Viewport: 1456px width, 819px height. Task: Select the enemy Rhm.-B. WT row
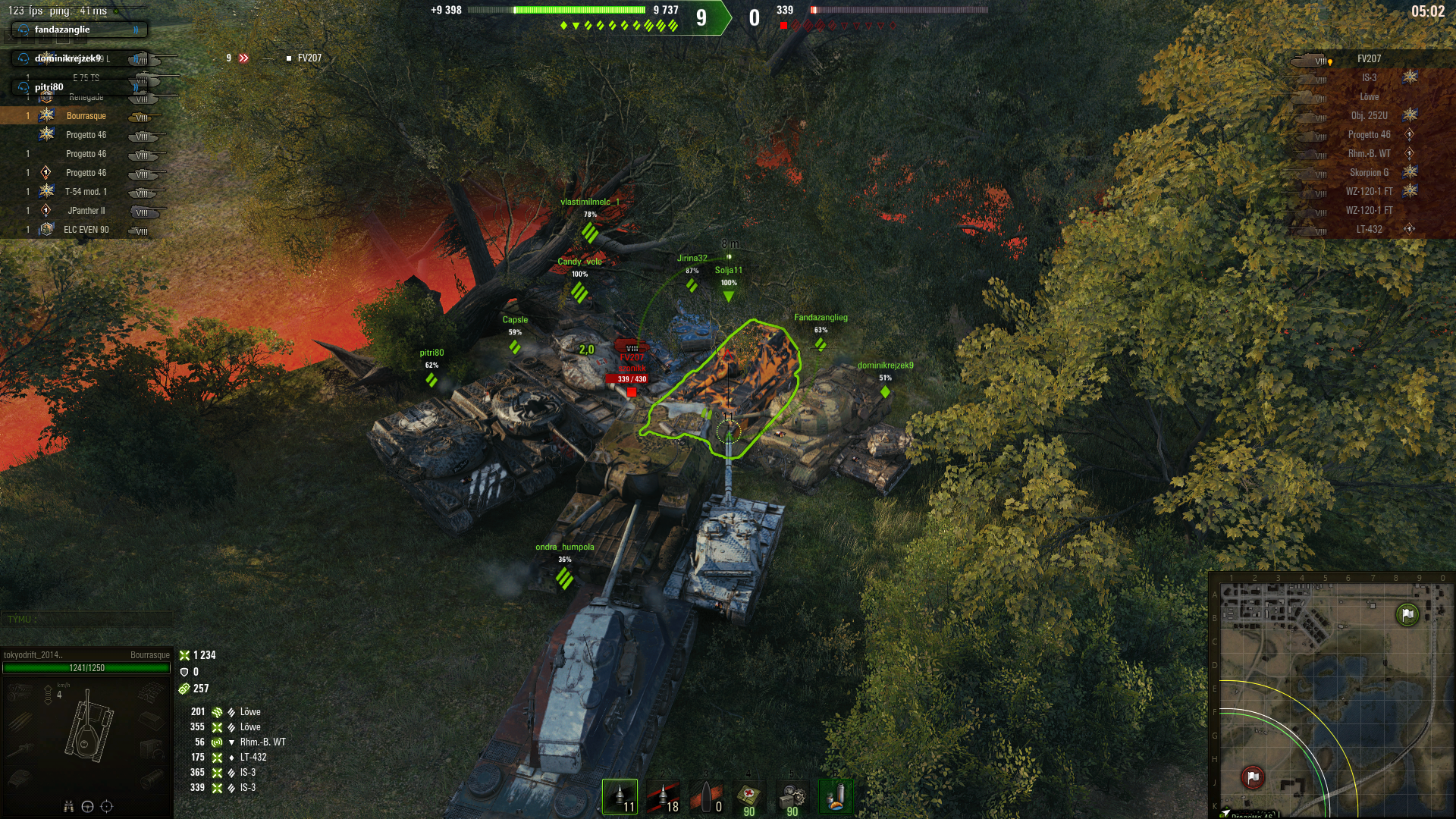(1369, 154)
